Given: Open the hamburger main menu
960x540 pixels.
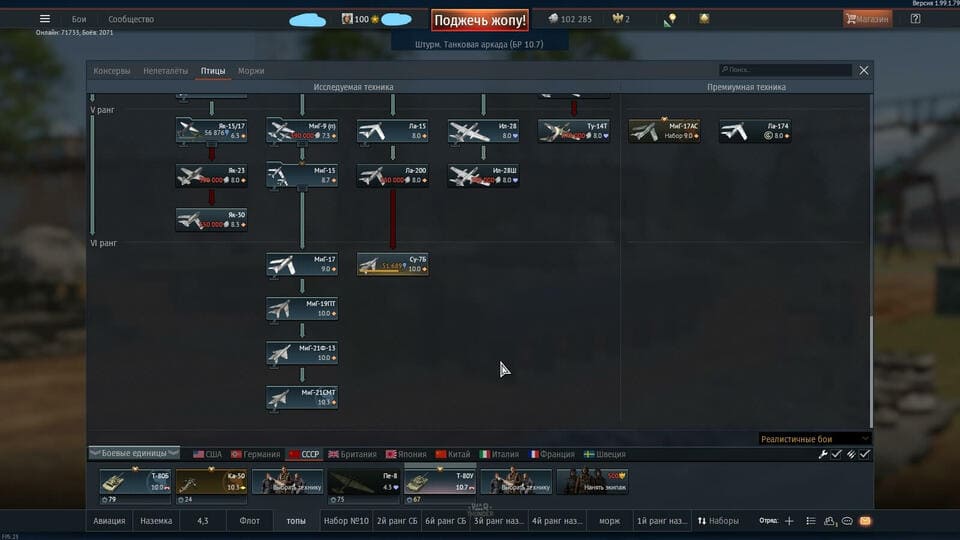Looking at the screenshot, I should click(x=44, y=19).
